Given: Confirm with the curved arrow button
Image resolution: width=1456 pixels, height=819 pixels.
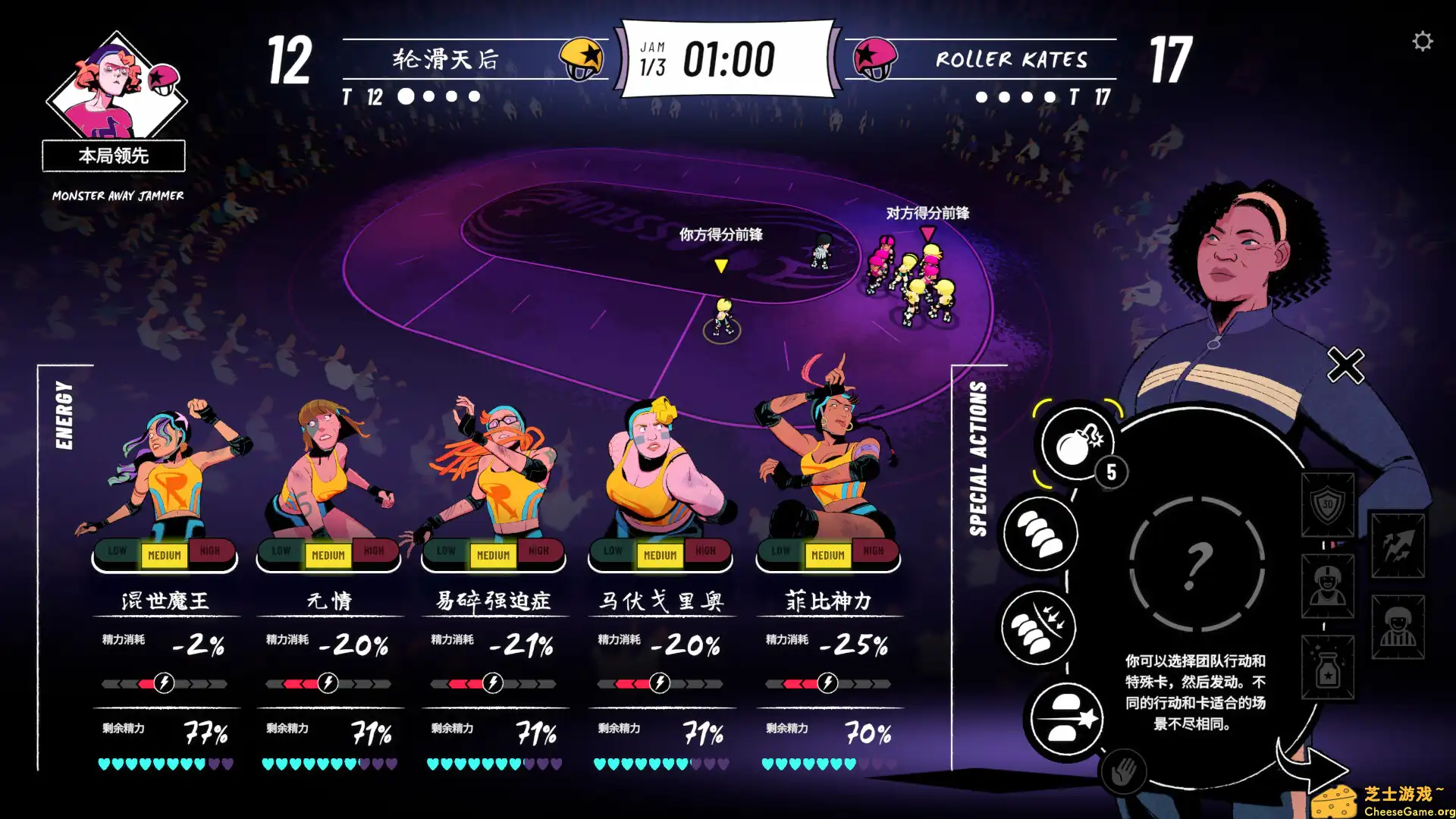Looking at the screenshot, I should pos(1310,766).
